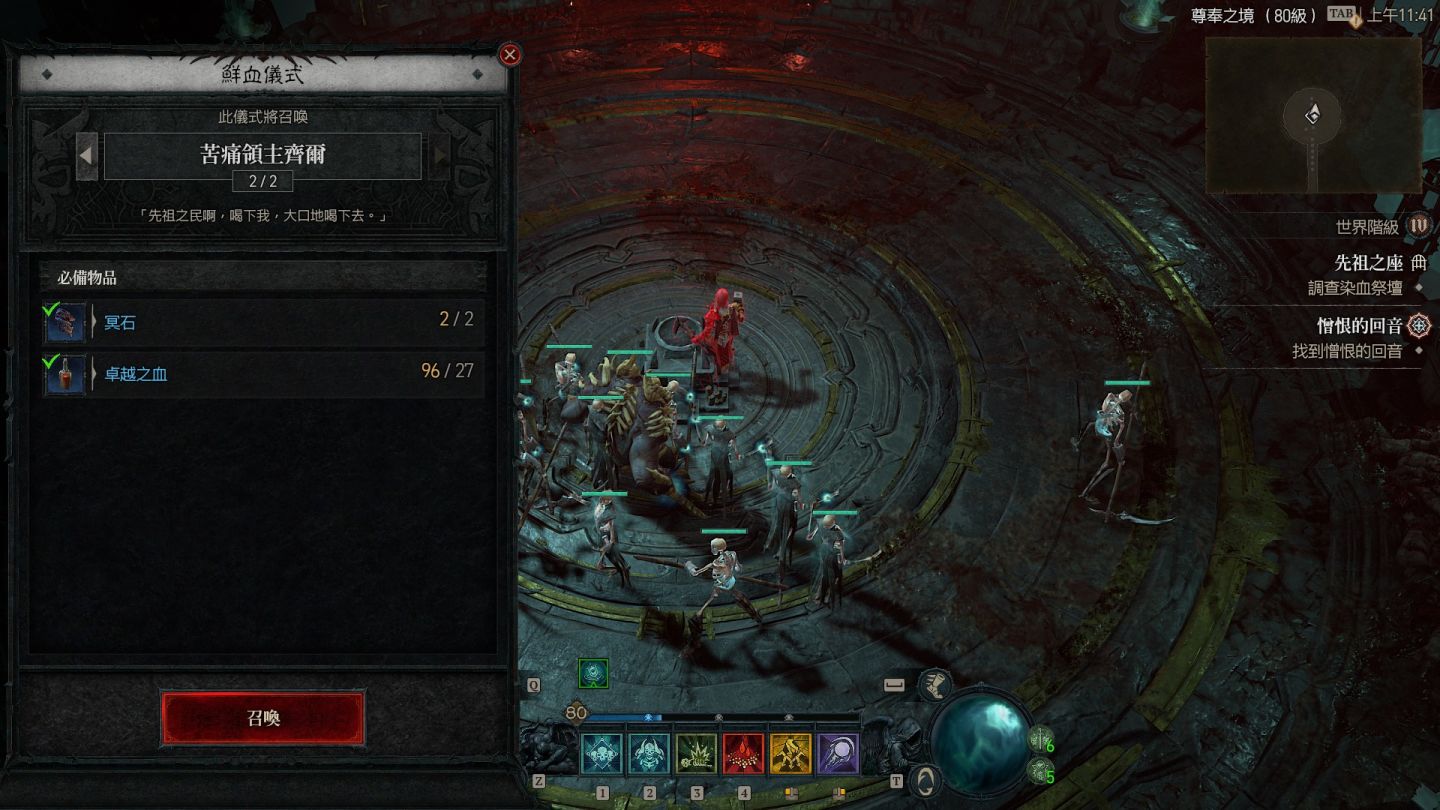Click the boot evade icon

(x=935, y=685)
